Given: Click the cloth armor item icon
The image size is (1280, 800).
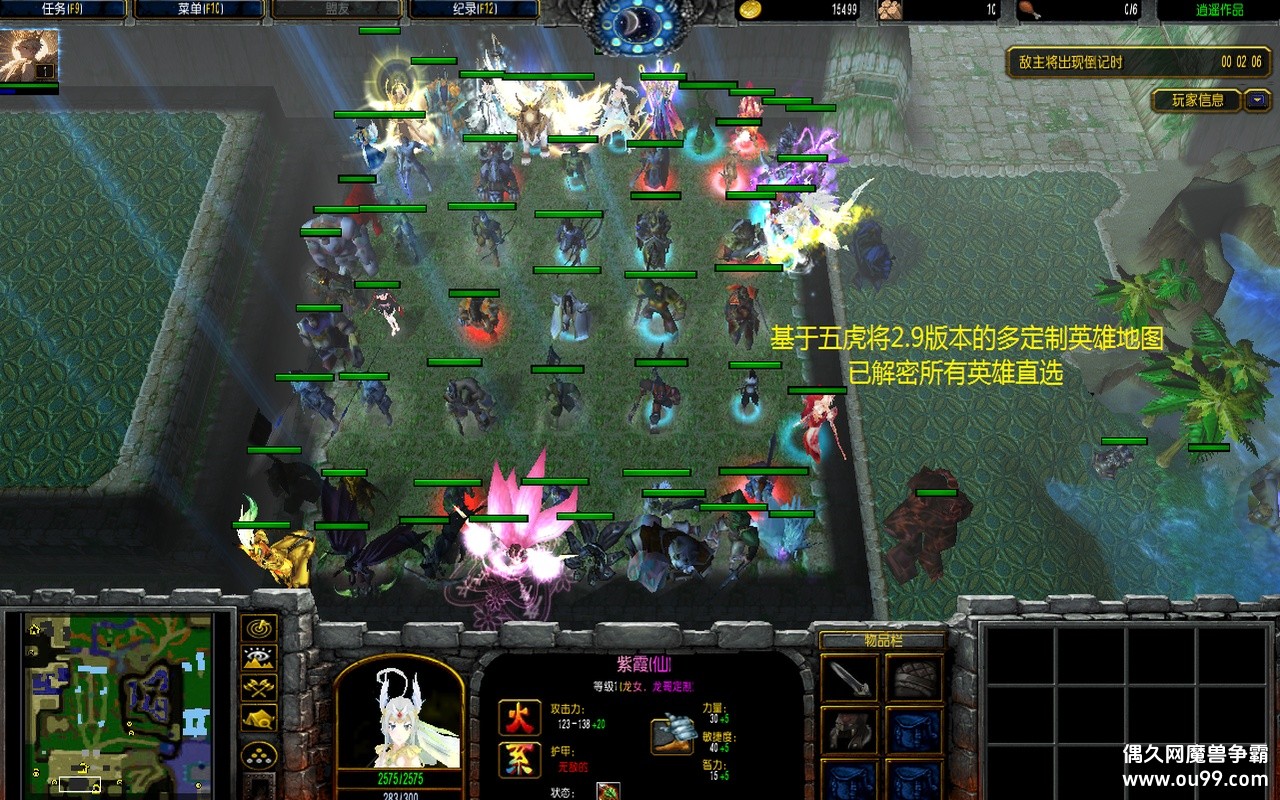Looking at the screenshot, I should click(x=915, y=678).
